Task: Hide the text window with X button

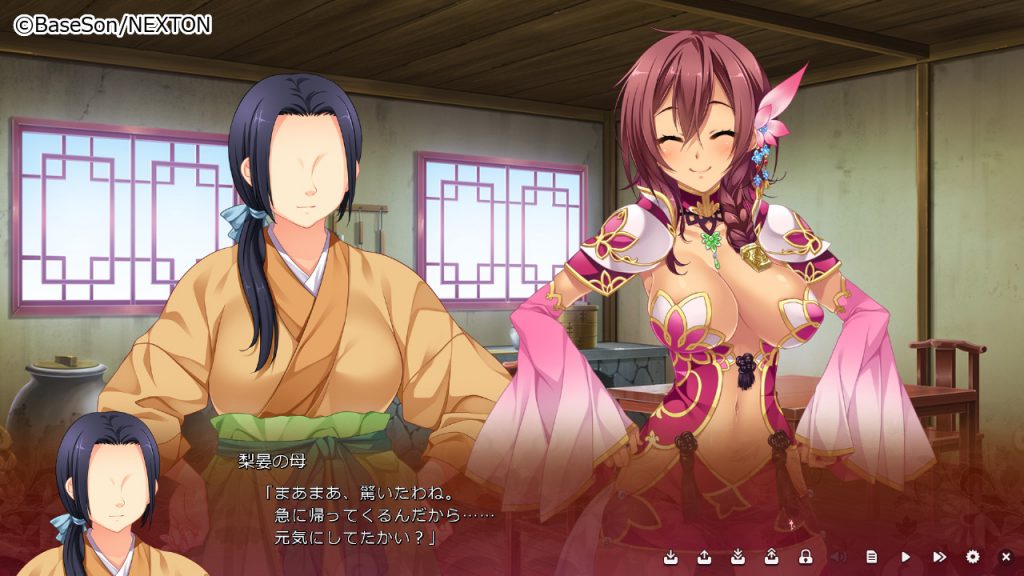Action: pos(1006,556)
